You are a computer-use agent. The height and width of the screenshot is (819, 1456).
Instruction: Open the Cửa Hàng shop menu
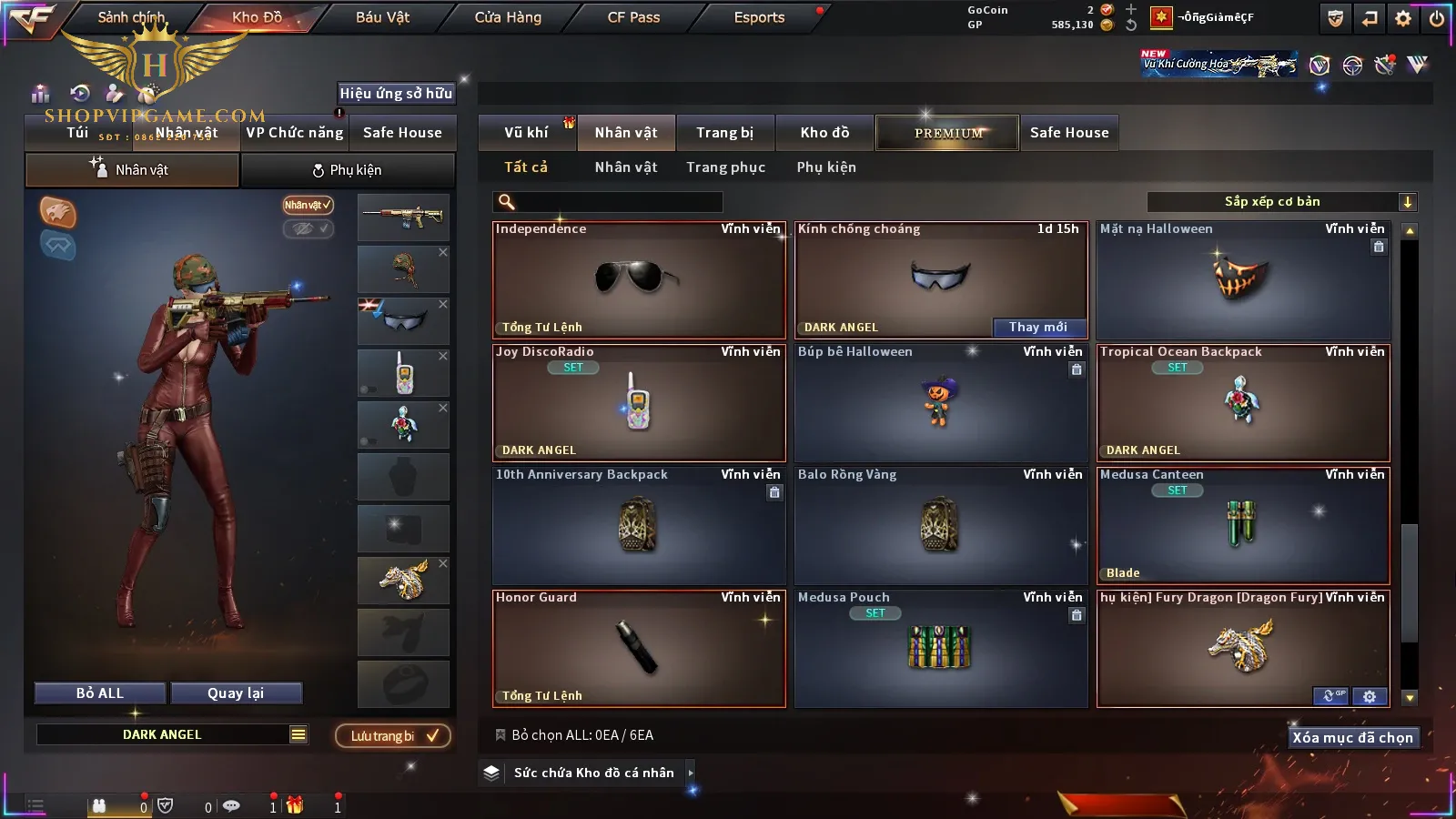pos(508,17)
